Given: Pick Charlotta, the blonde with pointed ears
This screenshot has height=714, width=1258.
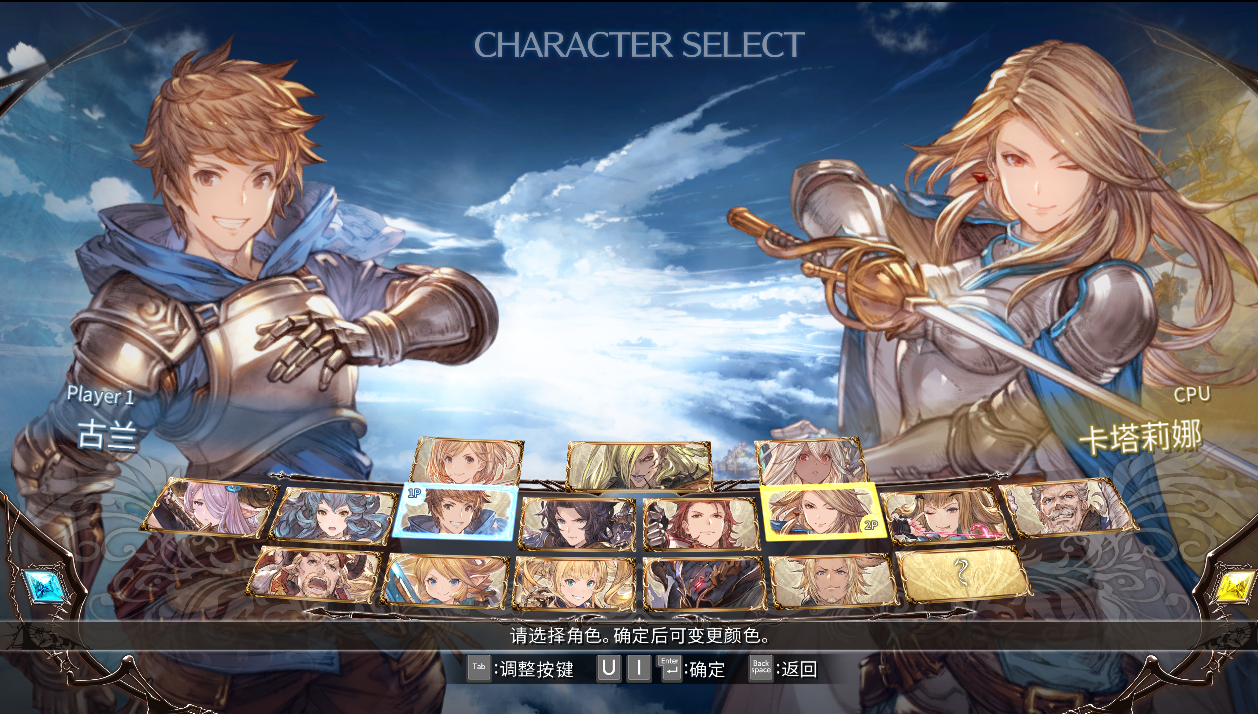Looking at the screenshot, I should pyautogui.click(x=446, y=581).
